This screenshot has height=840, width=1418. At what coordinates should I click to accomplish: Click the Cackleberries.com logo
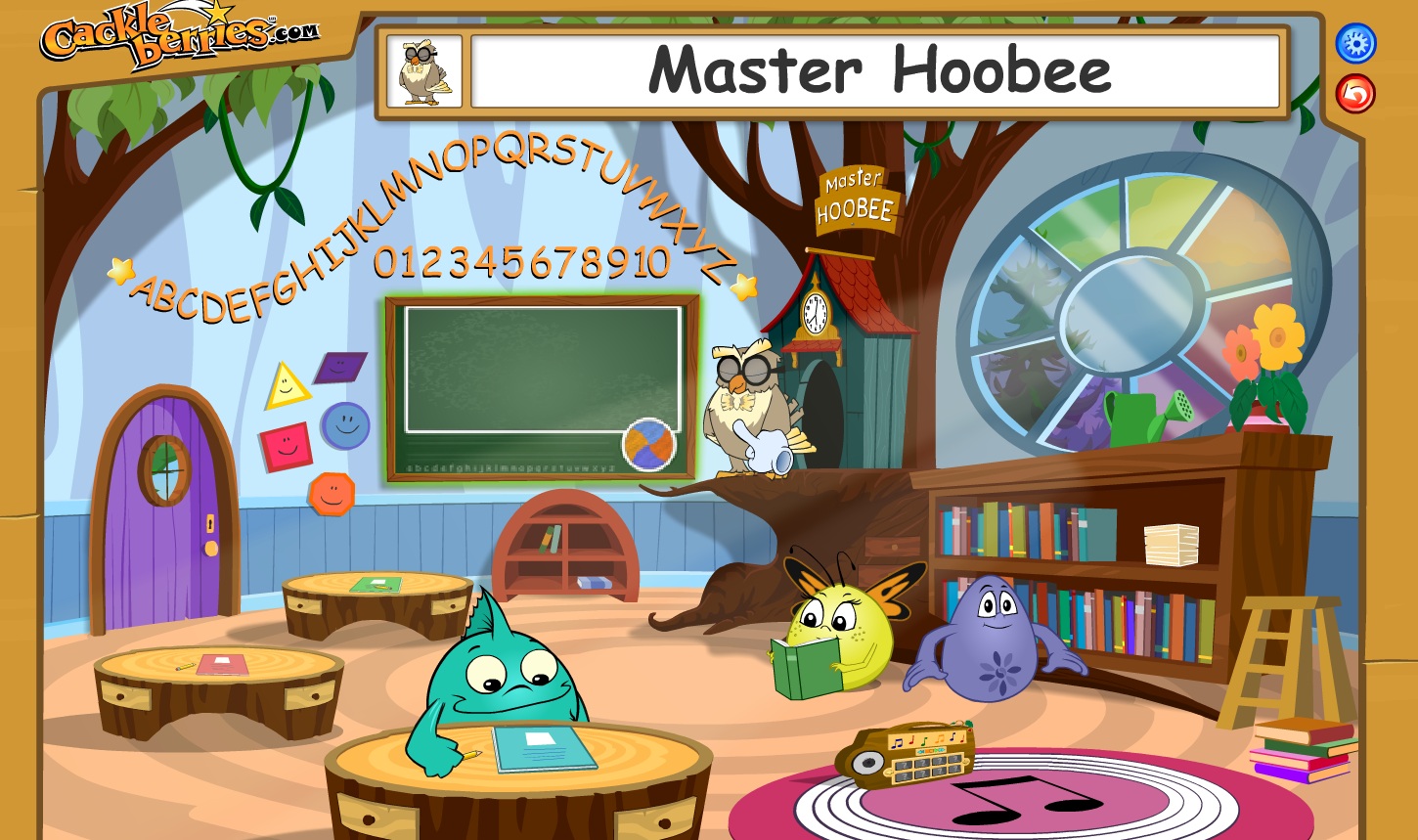pos(180,37)
